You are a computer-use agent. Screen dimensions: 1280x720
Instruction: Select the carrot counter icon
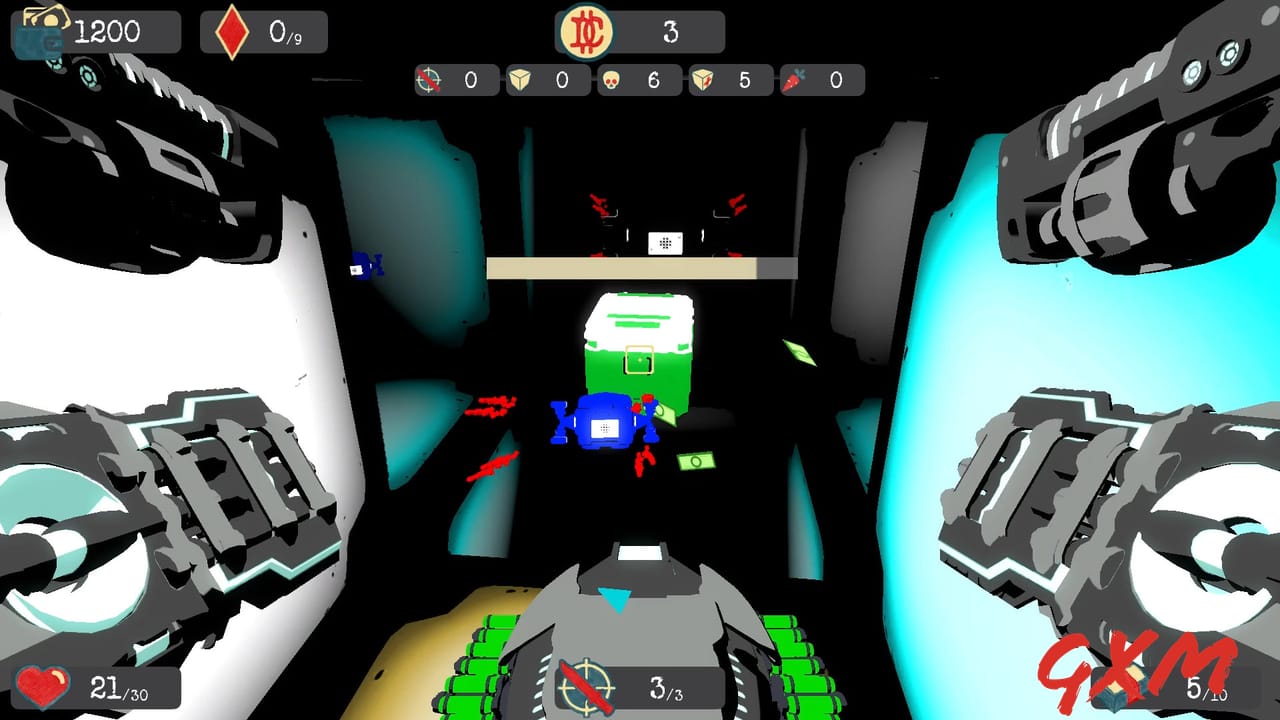click(793, 80)
